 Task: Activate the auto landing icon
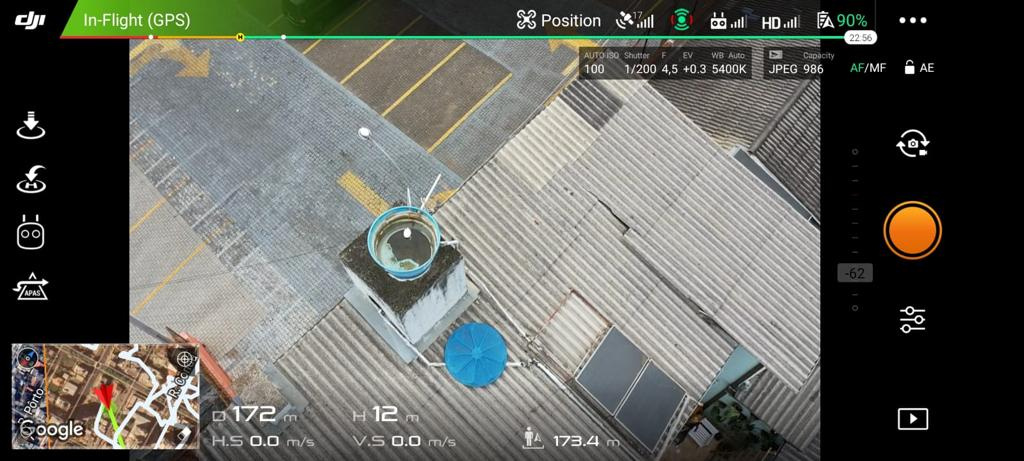pyautogui.click(x=32, y=126)
